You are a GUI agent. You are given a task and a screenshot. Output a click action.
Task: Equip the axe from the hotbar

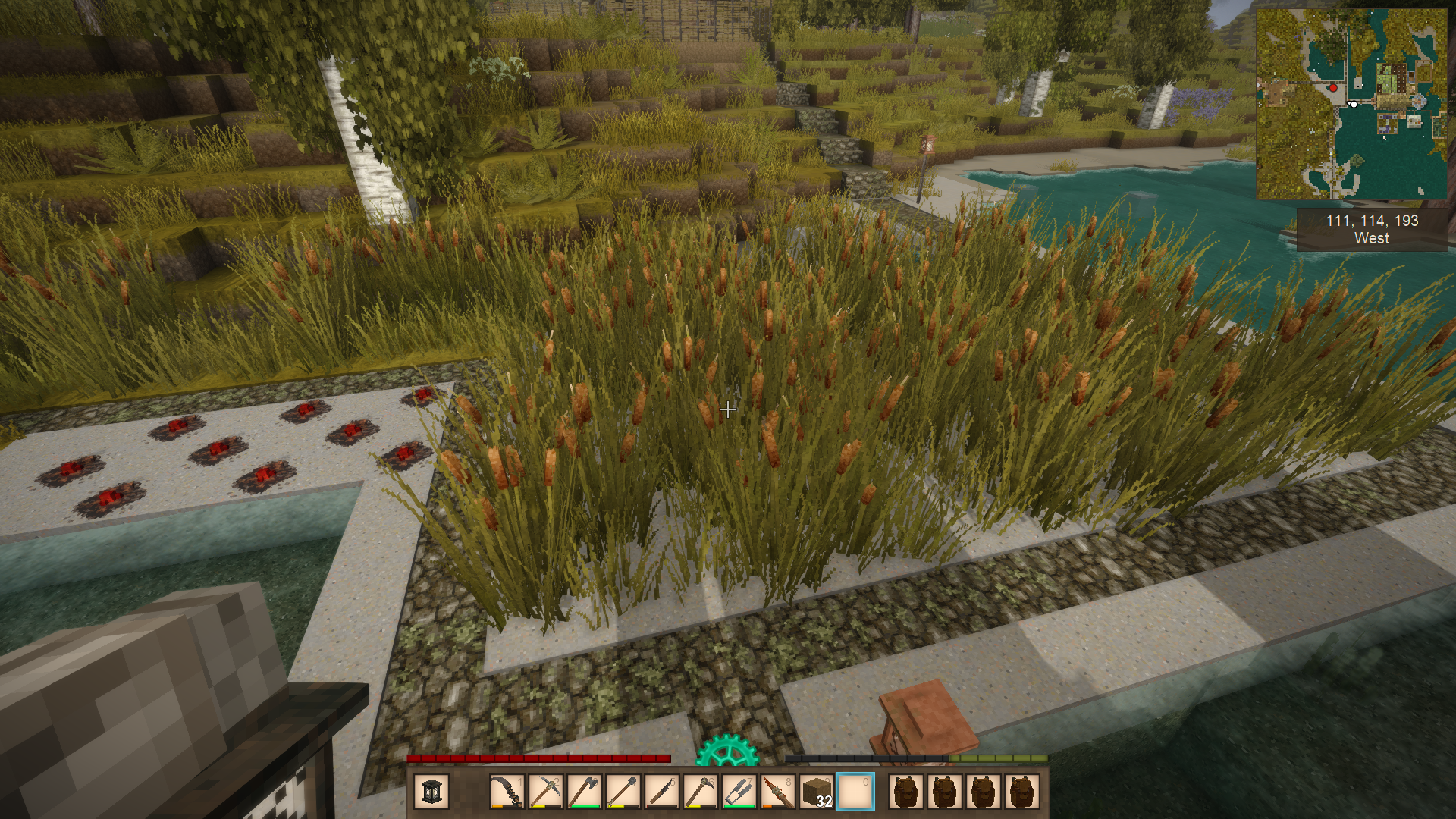point(584,792)
